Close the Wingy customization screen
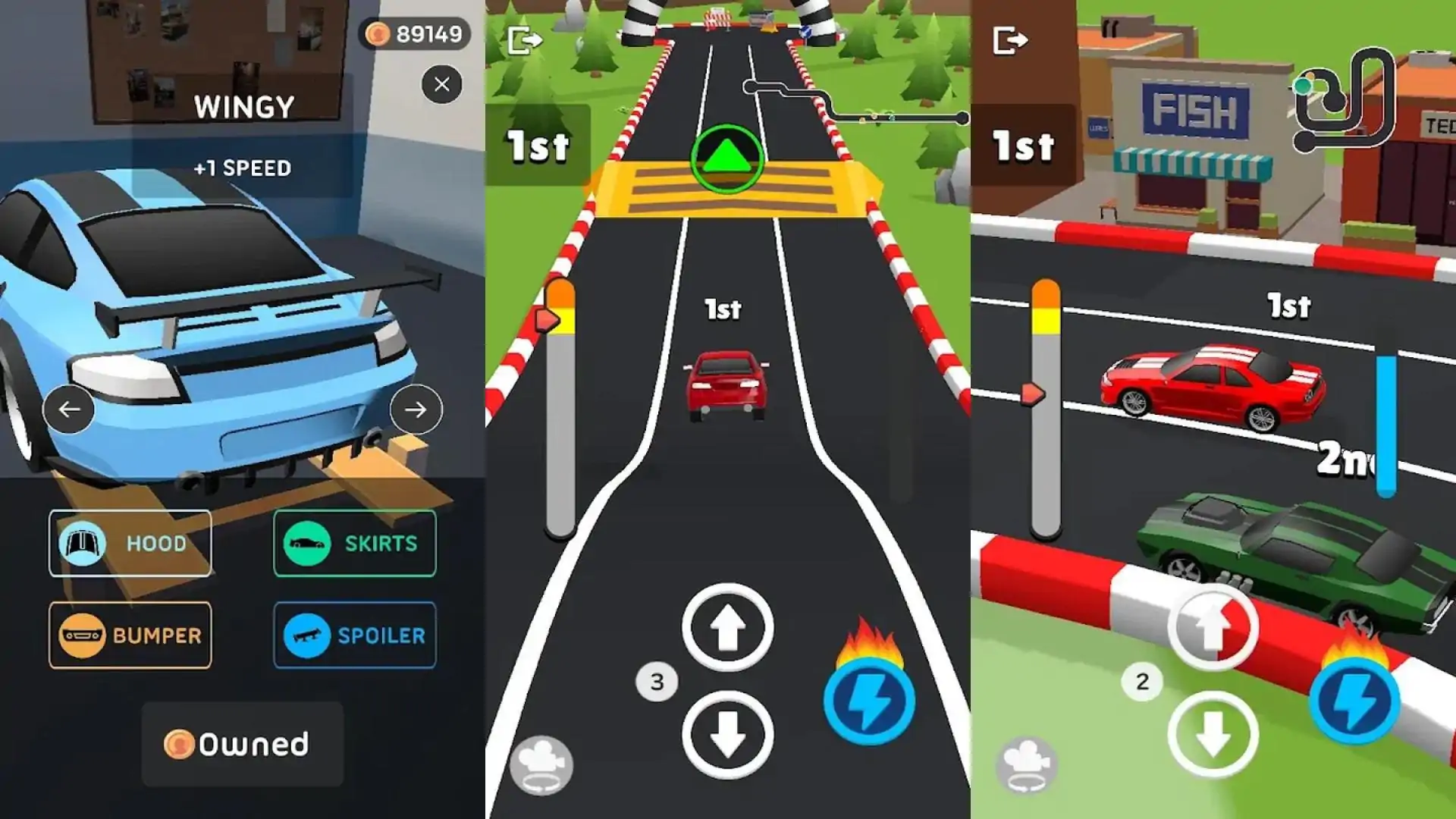Screen dimensions: 1456x819 coord(442,84)
